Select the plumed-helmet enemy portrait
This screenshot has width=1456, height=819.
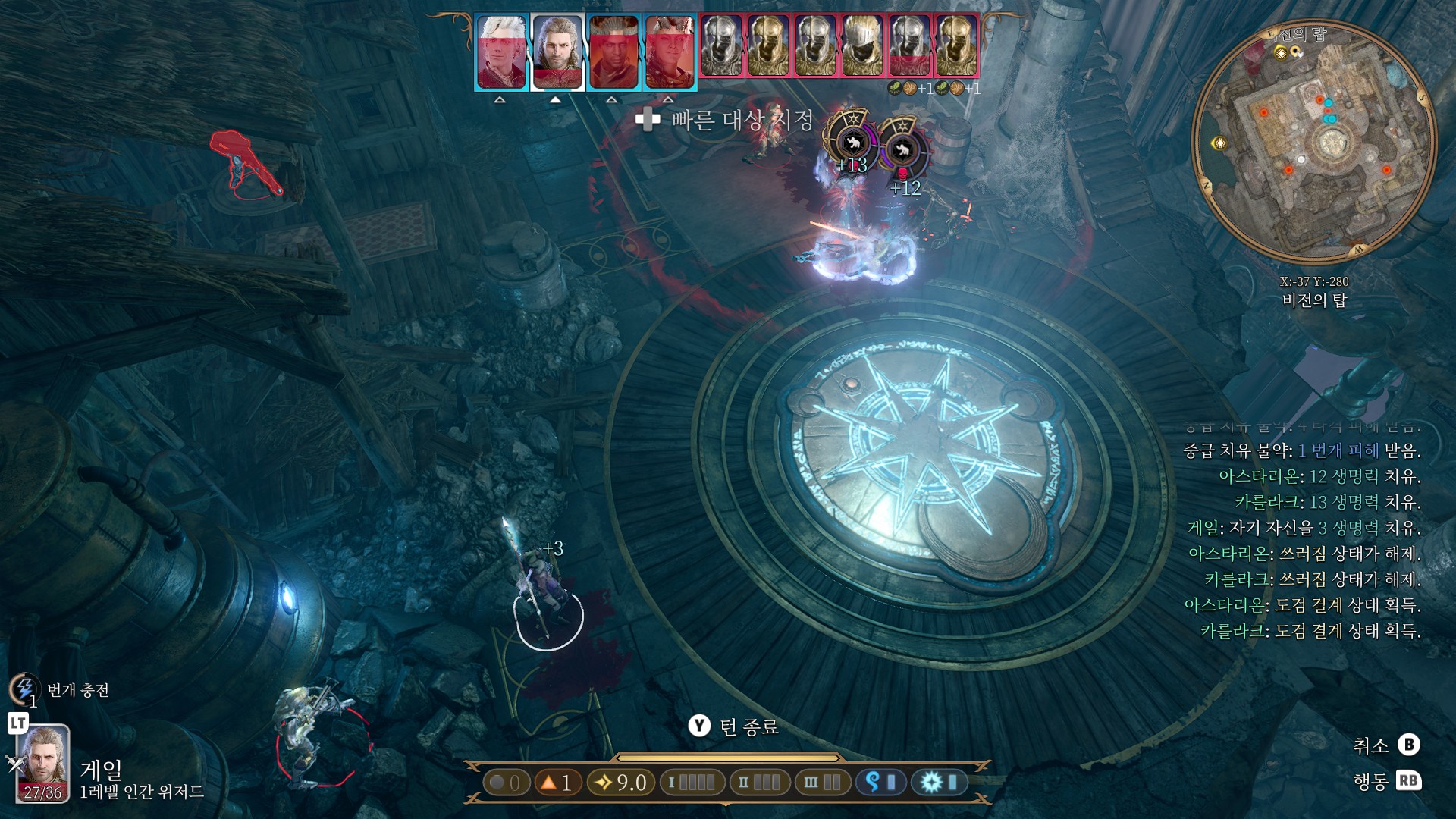(862, 45)
